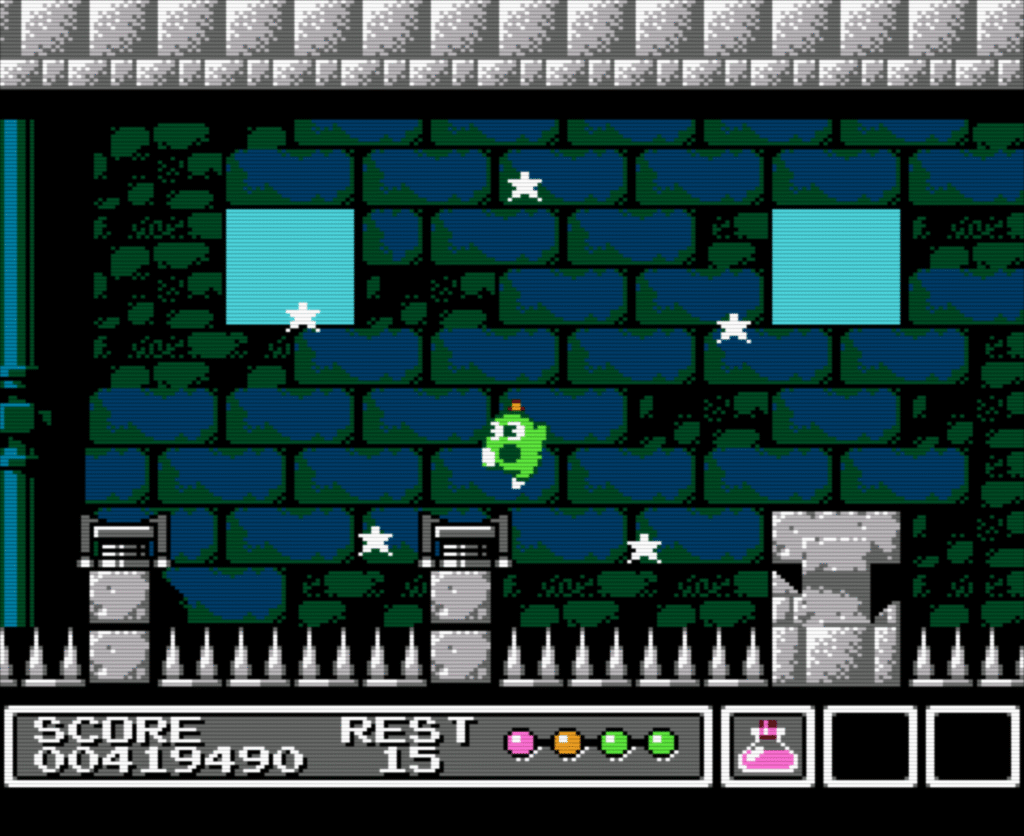Select the pink potion item slot
This screenshot has width=1024, height=836.
tap(767, 747)
